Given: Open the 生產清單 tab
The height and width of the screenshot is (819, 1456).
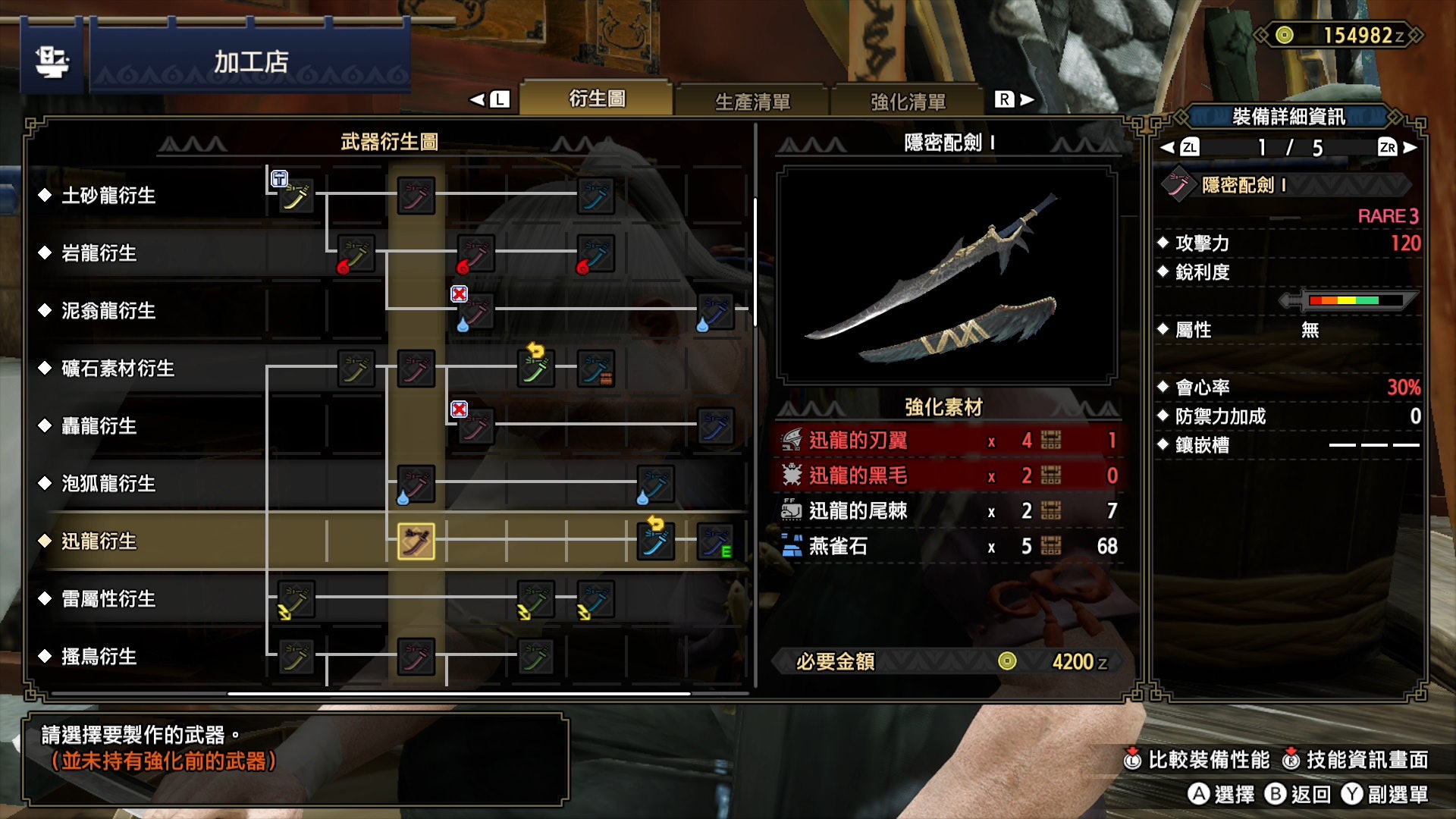Looking at the screenshot, I should [x=752, y=102].
